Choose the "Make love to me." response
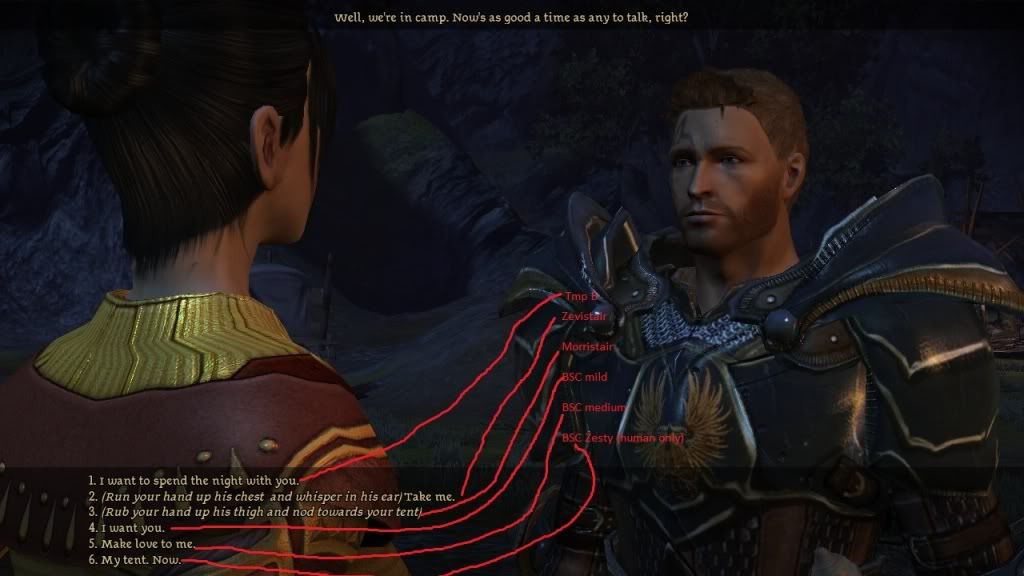Viewport: 1024px width, 576px height. pos(147,543)
